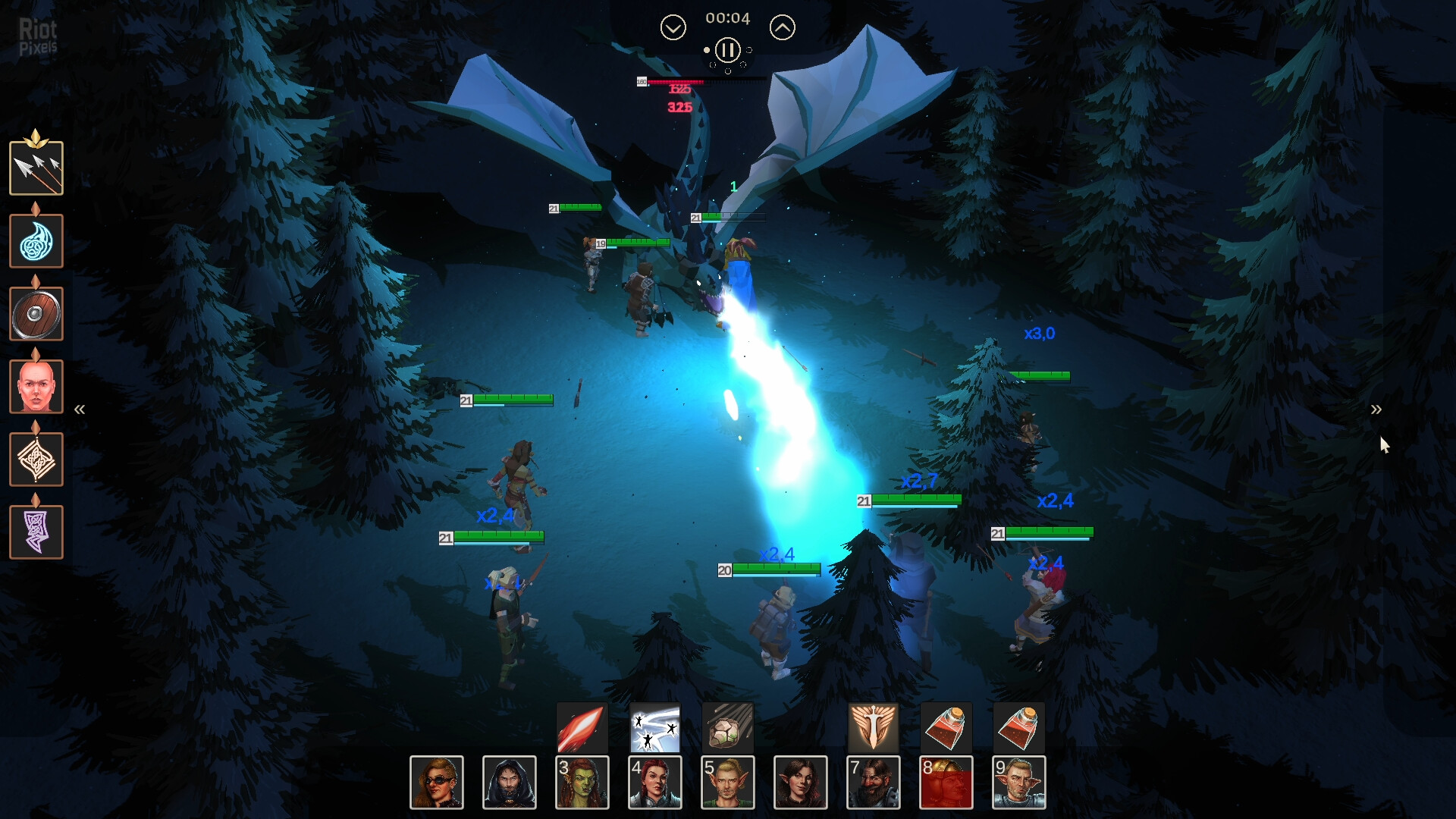Click the up-chevron circle beside the timer
The height and width of the screenshot is (819, 1456).
coord(782,28)
